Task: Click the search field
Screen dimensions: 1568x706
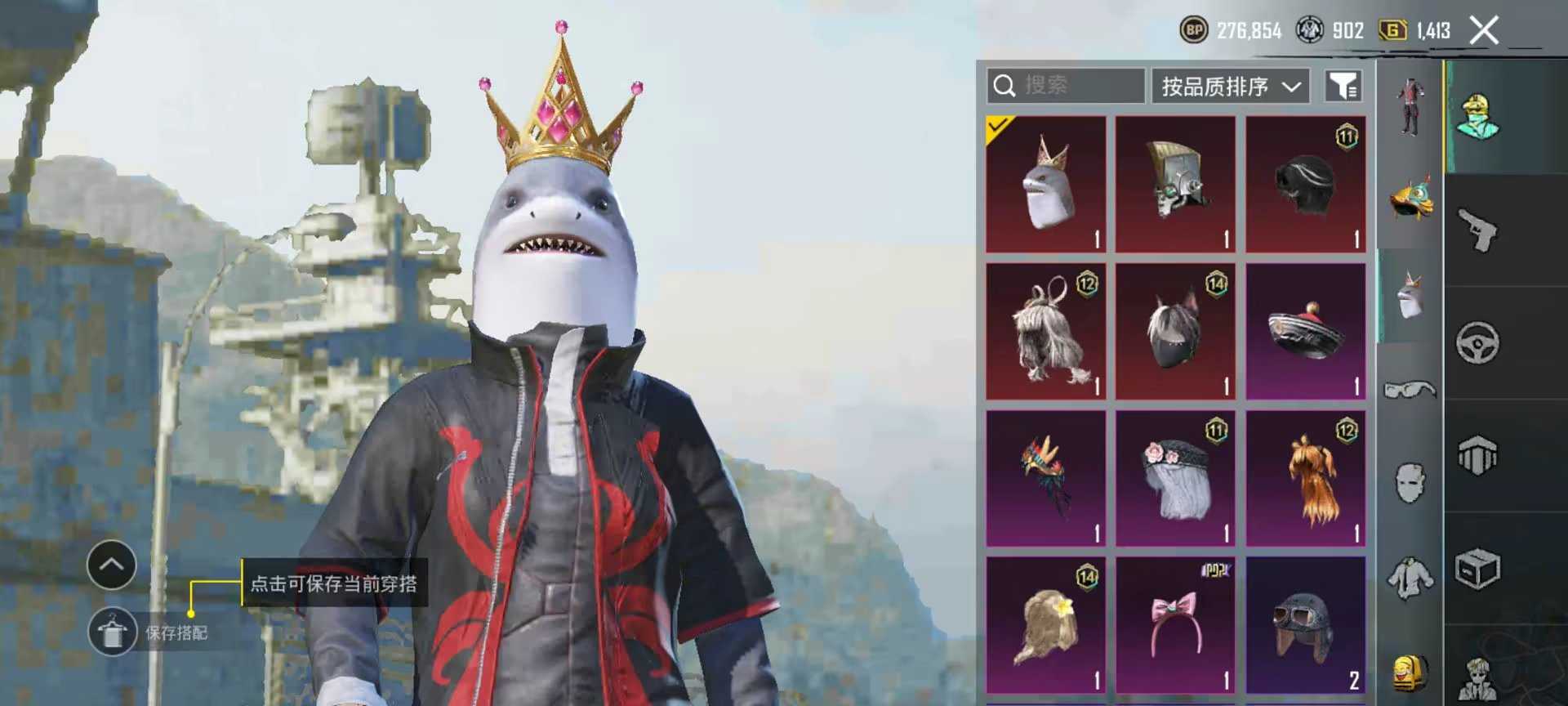Action: [1065, 86]
